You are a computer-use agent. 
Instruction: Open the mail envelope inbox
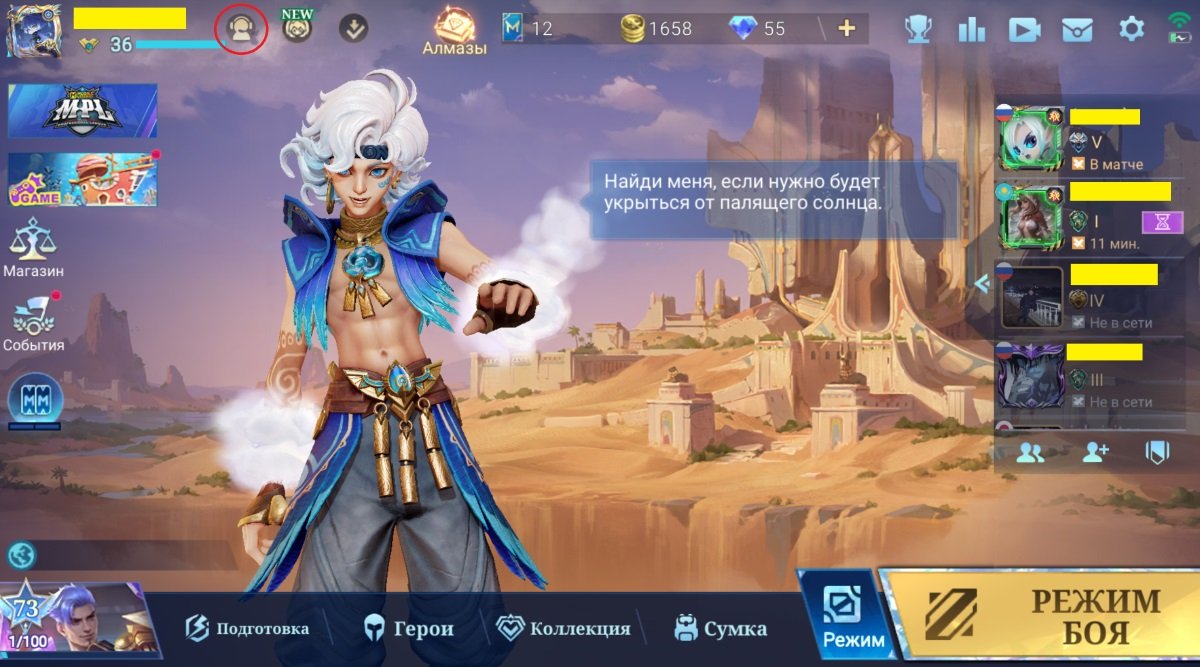pyautogui.click(x=1077, y=30)
